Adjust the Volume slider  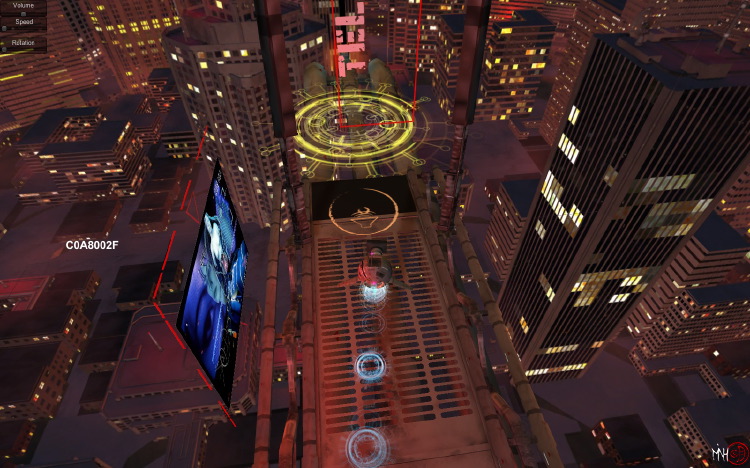(x=23, y=15)
